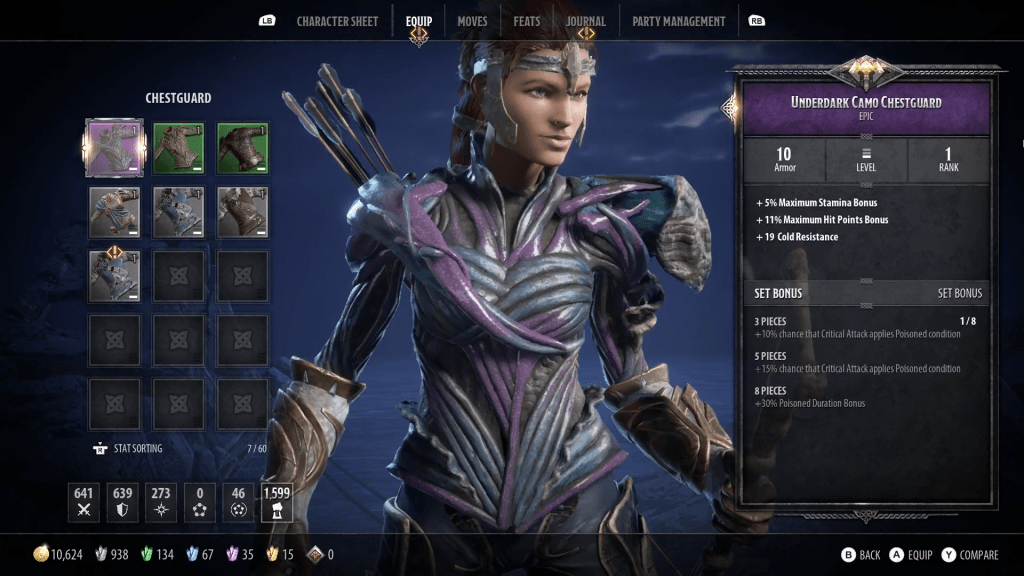Select the 641 crossed-swords attack stat box
The image size is (1024, 576).
(84, 502)
